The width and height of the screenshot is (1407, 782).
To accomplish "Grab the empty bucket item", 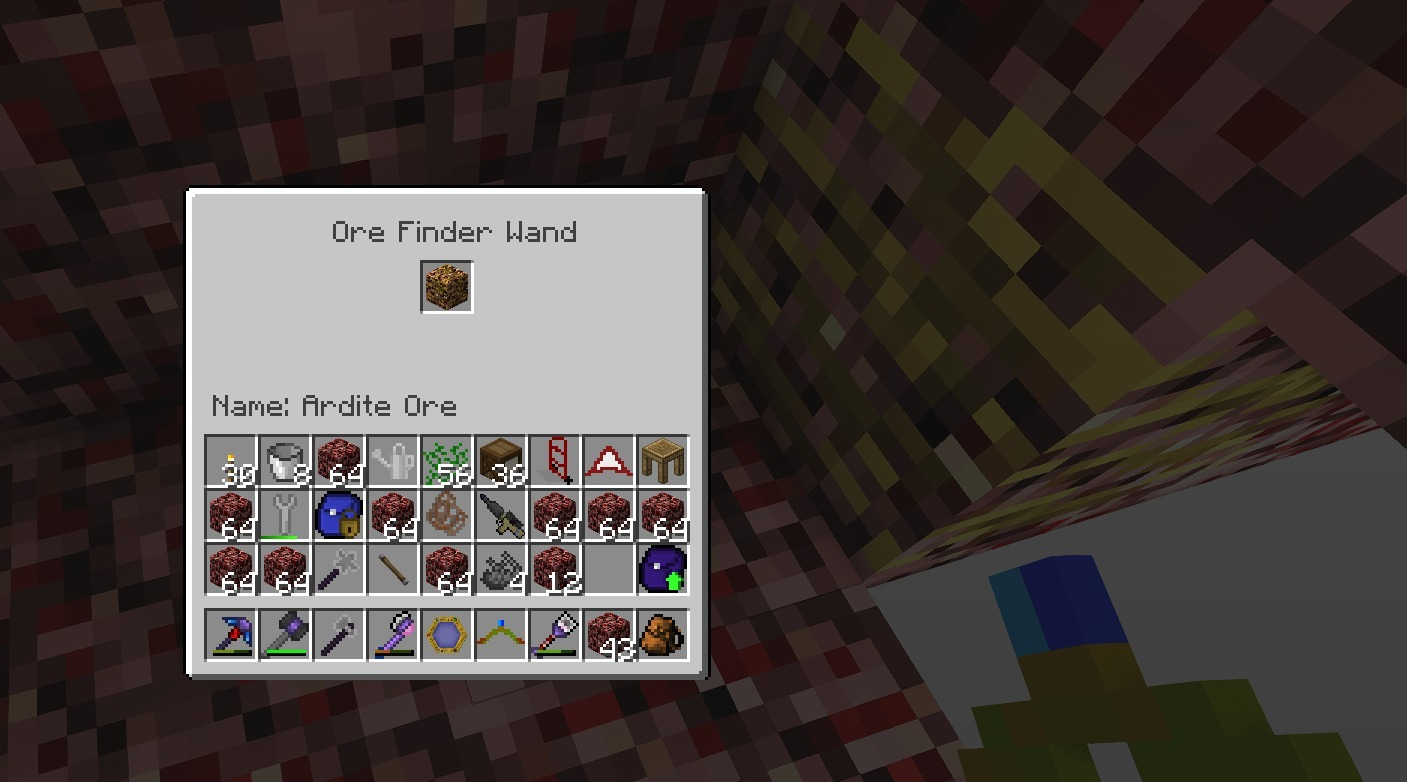I will 285,460.
